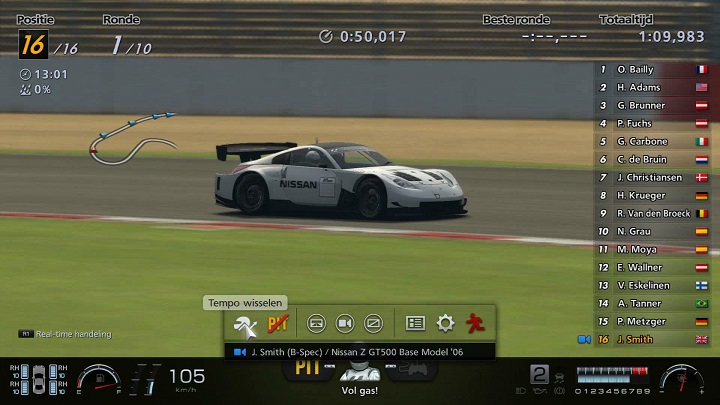Select the crossed-out PIT icon
Image resolution: width=720 pixels, height=405 pixels.
point(278,324)
